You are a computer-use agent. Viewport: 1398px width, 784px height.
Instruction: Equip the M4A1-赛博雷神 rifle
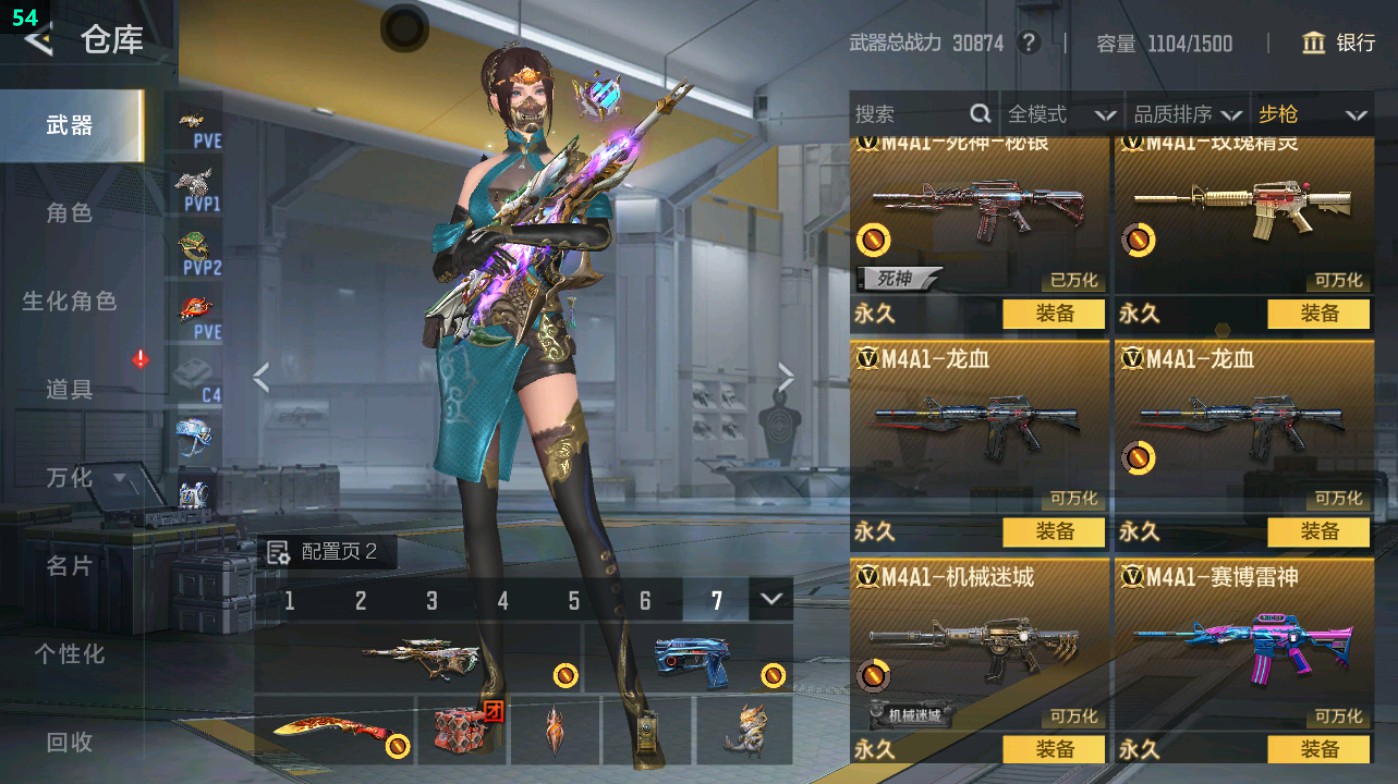pos(1318,749)
